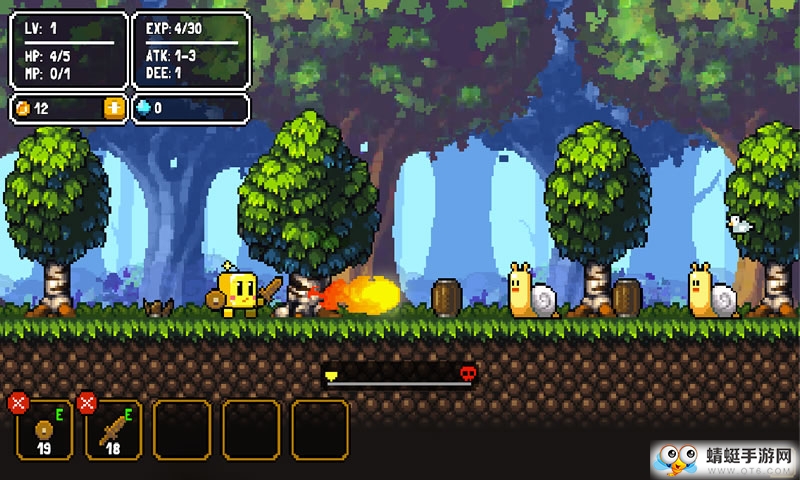Remove the sword with its red X
The height and width of the screenshot is (480, 800).
[x=87, y=403]
